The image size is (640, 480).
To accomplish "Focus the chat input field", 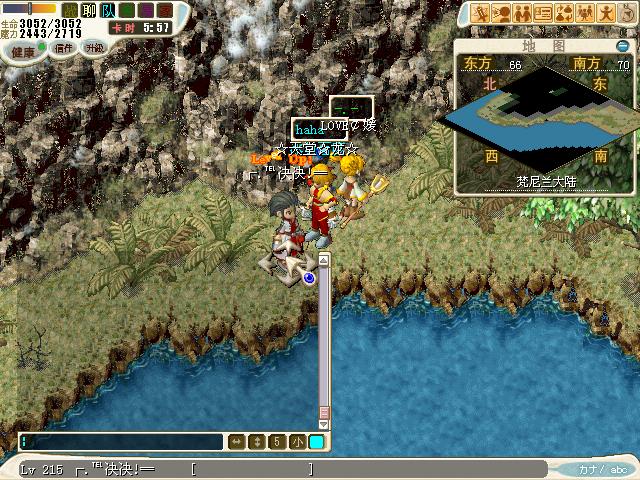I will (x=120, y=441).
